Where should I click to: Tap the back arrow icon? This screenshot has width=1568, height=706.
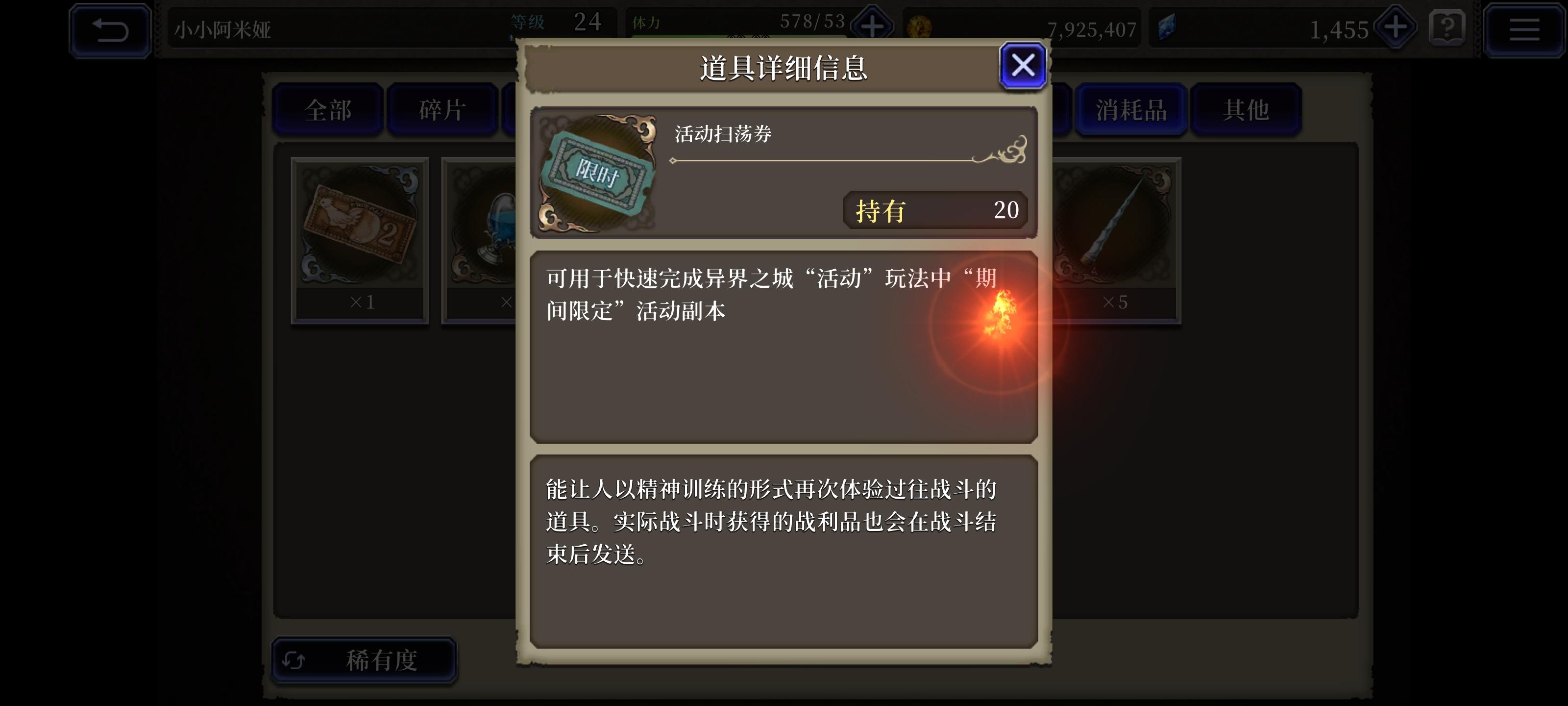pyautogui.click(x=110, y=28)
